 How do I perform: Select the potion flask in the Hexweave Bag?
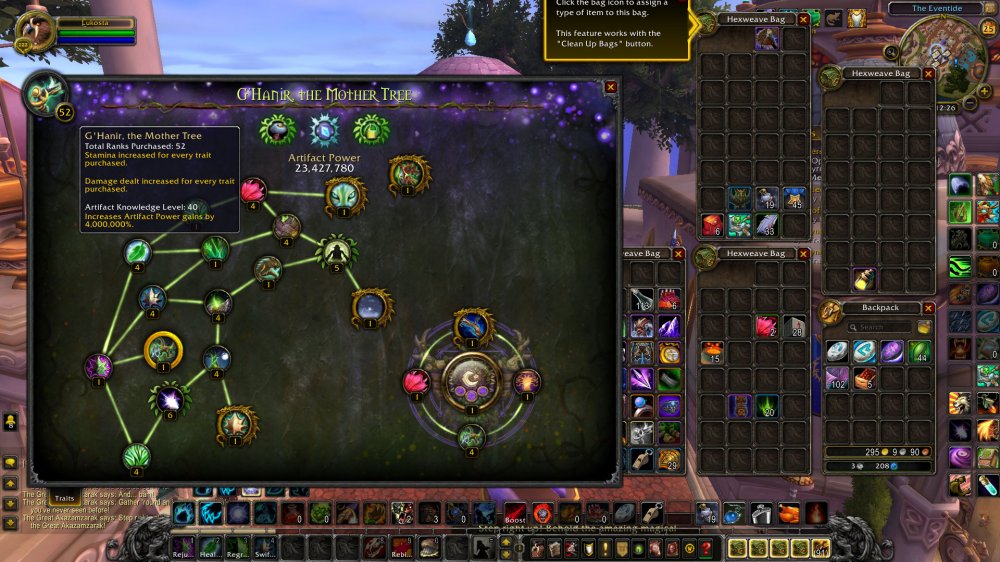[x=865, y=279]
